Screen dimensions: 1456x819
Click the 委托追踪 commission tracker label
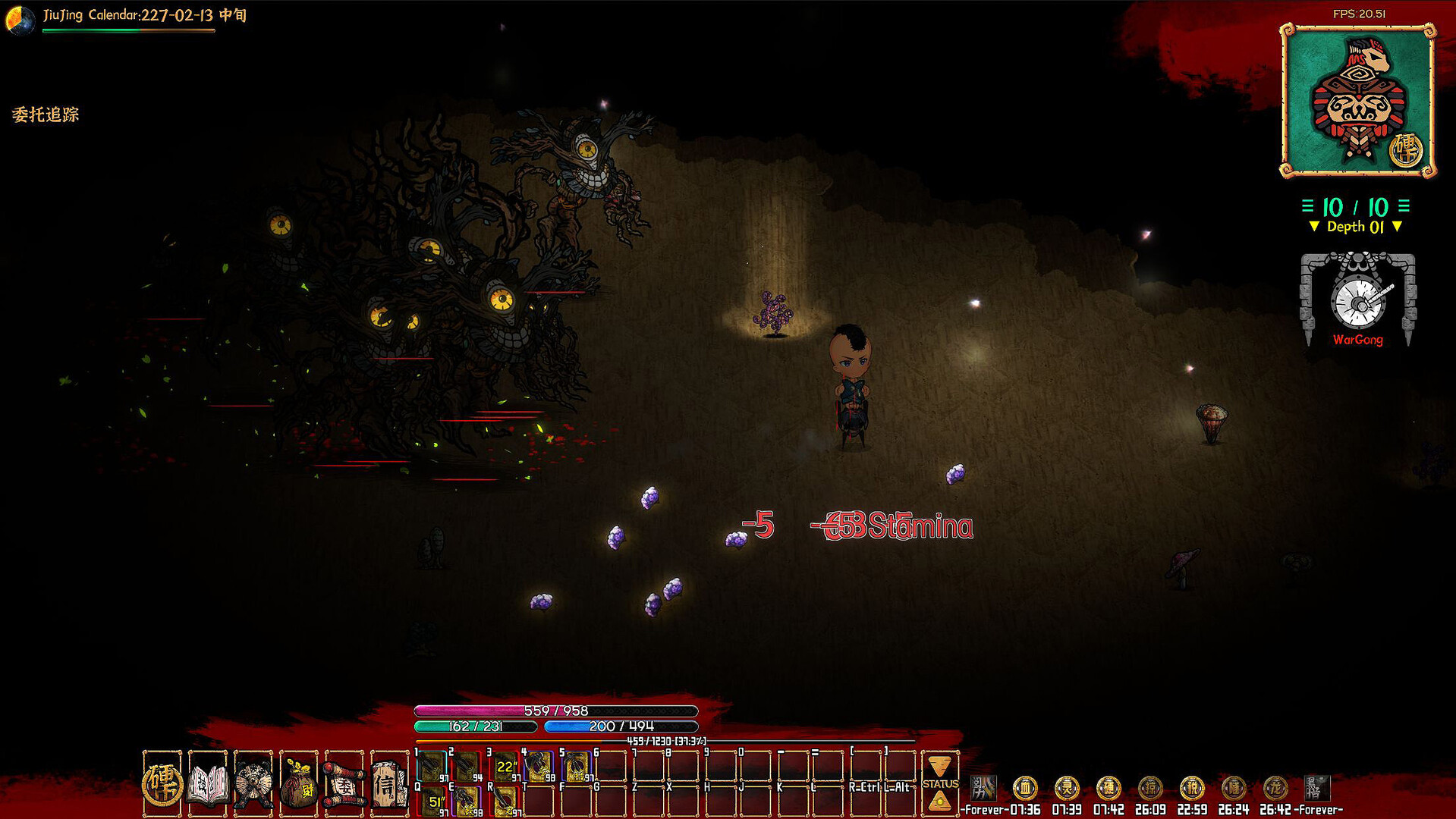[x=46, y=115]
